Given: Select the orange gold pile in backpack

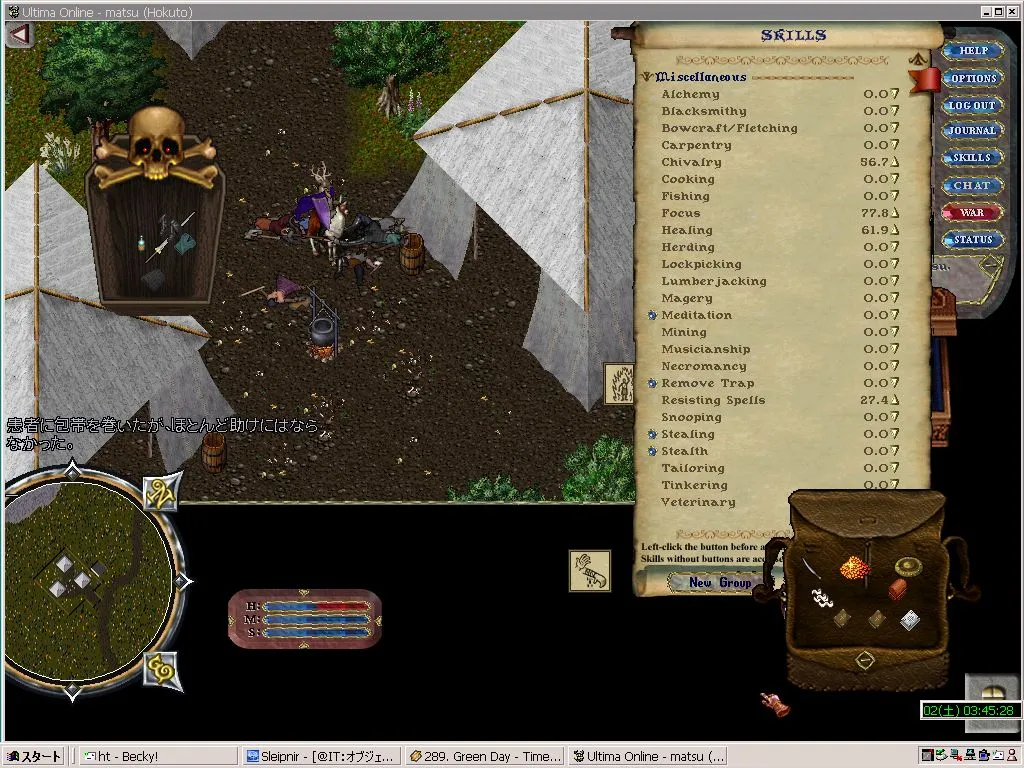Looking at the screenshot, I should coord(856,568).
